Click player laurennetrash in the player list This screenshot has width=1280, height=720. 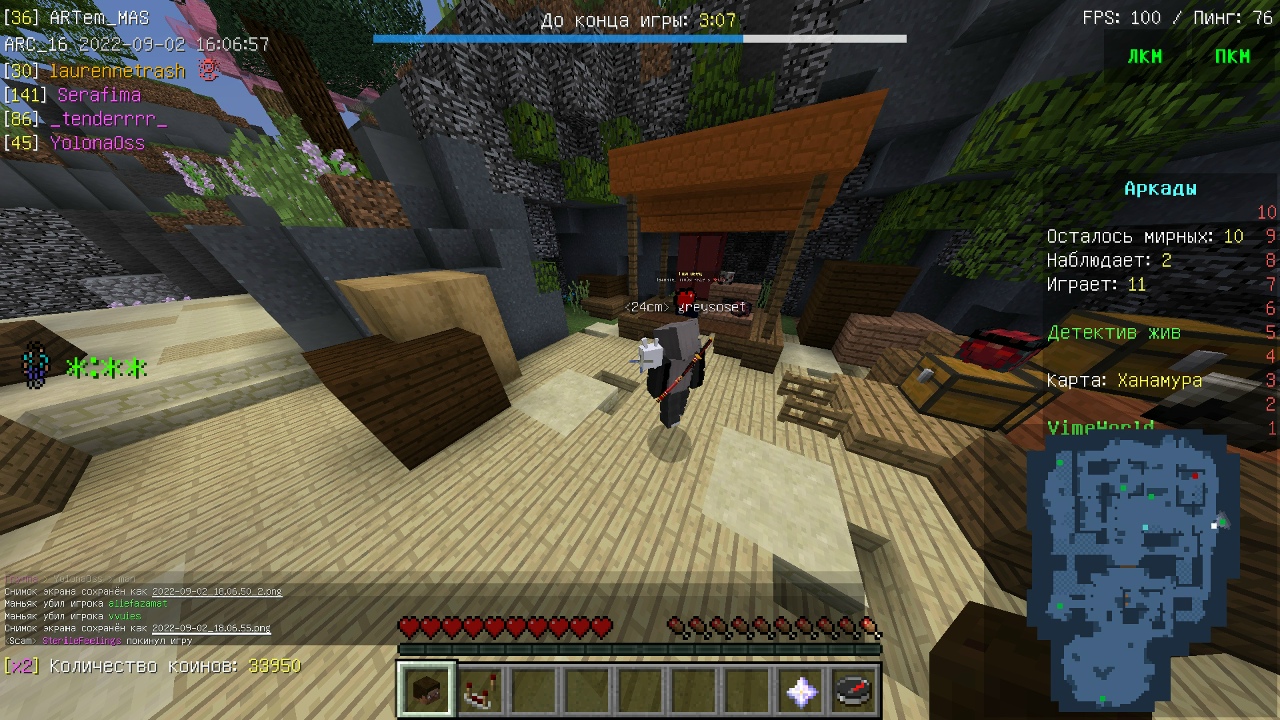120,71
